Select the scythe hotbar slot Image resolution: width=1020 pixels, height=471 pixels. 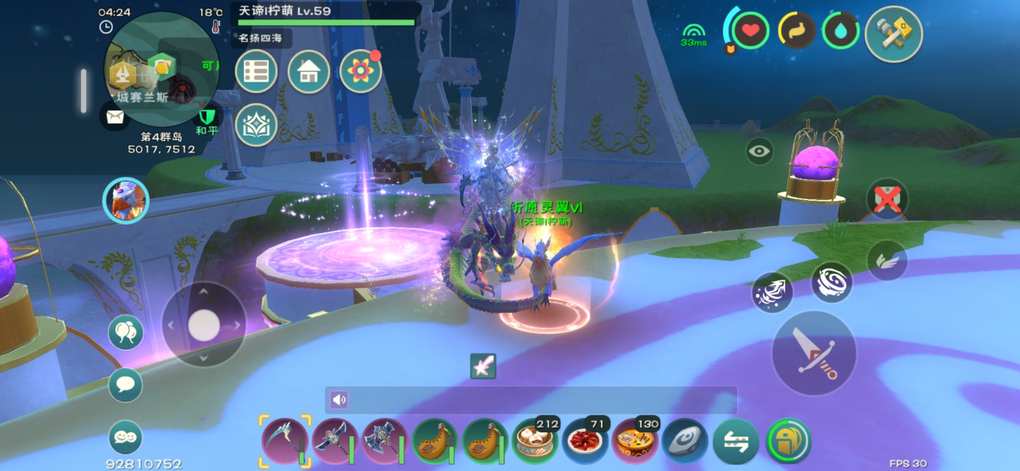click(284, 440)
